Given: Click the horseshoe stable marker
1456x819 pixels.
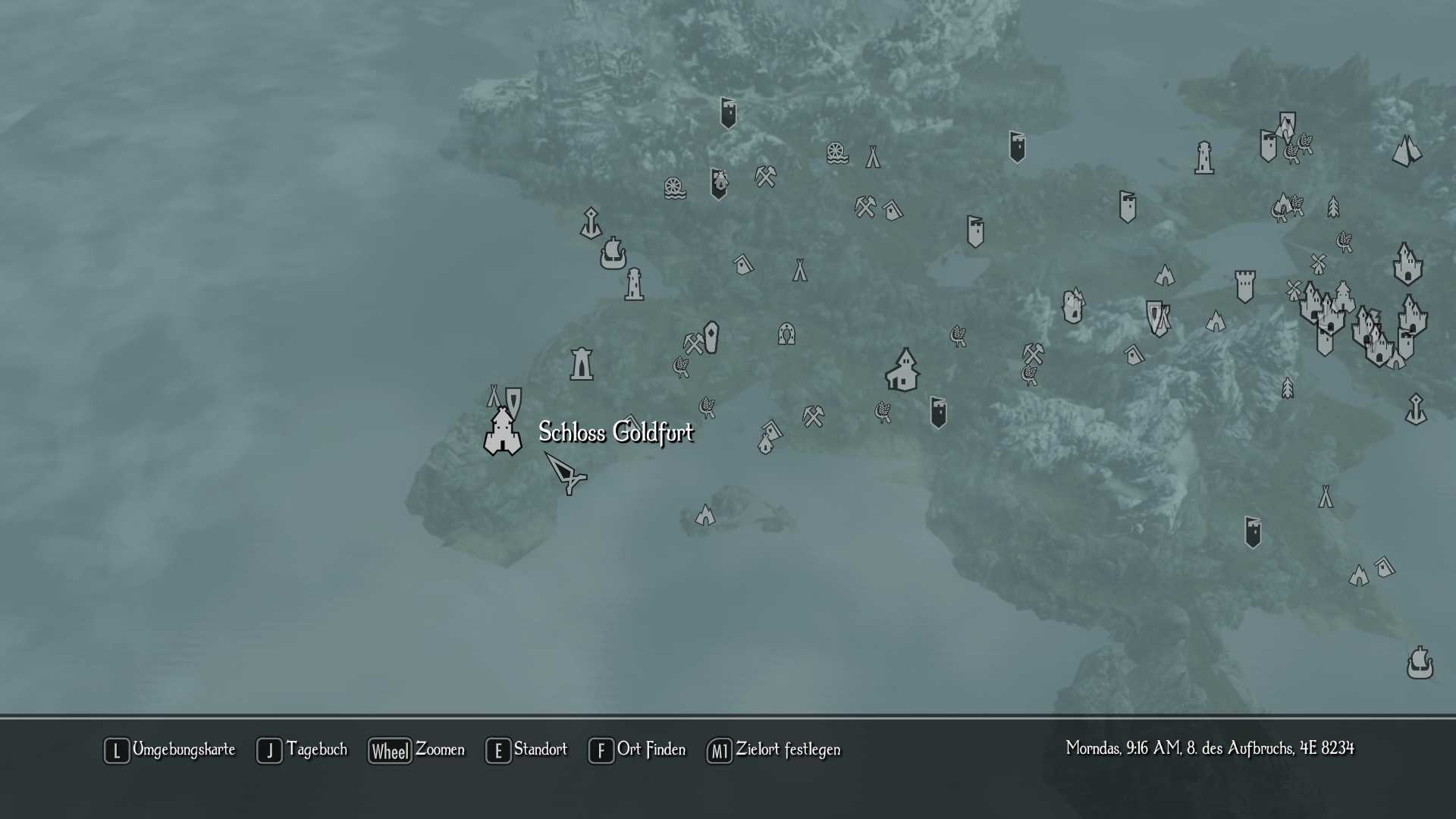Looking at the screenshot, I should click(x=786, y=334).
